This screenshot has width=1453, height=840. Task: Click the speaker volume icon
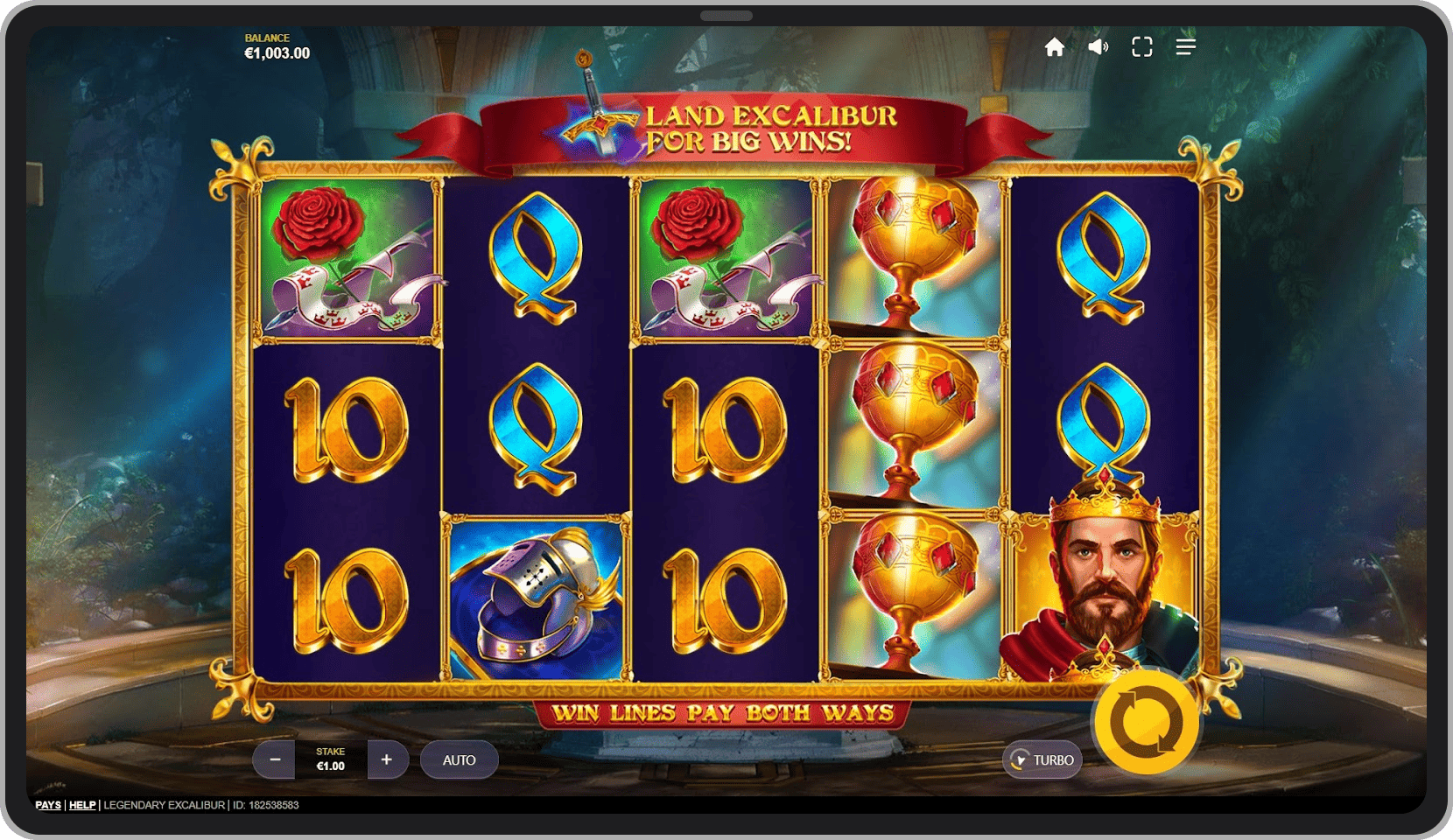point(1098,47)
